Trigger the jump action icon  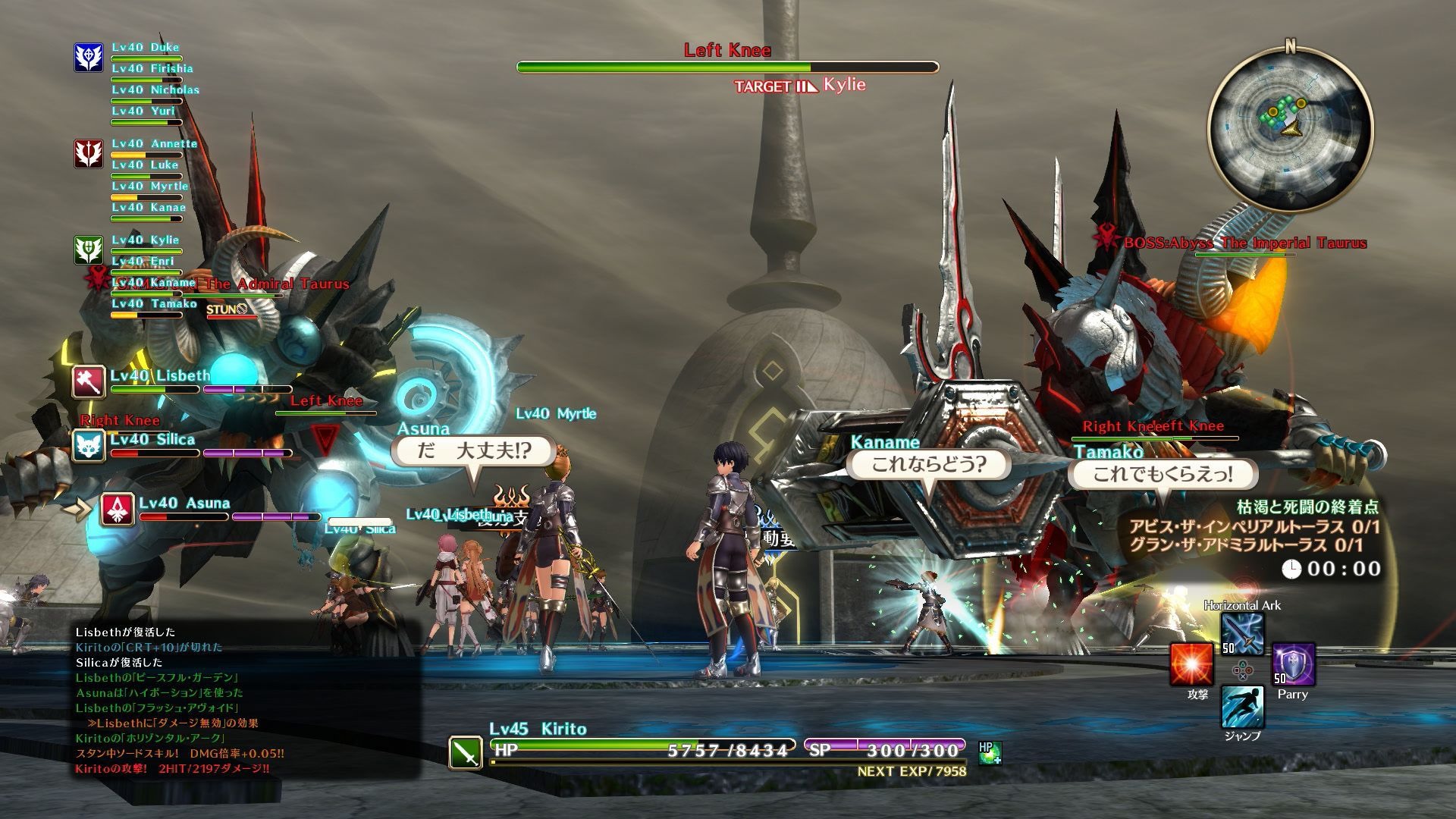pos(1242,707)
